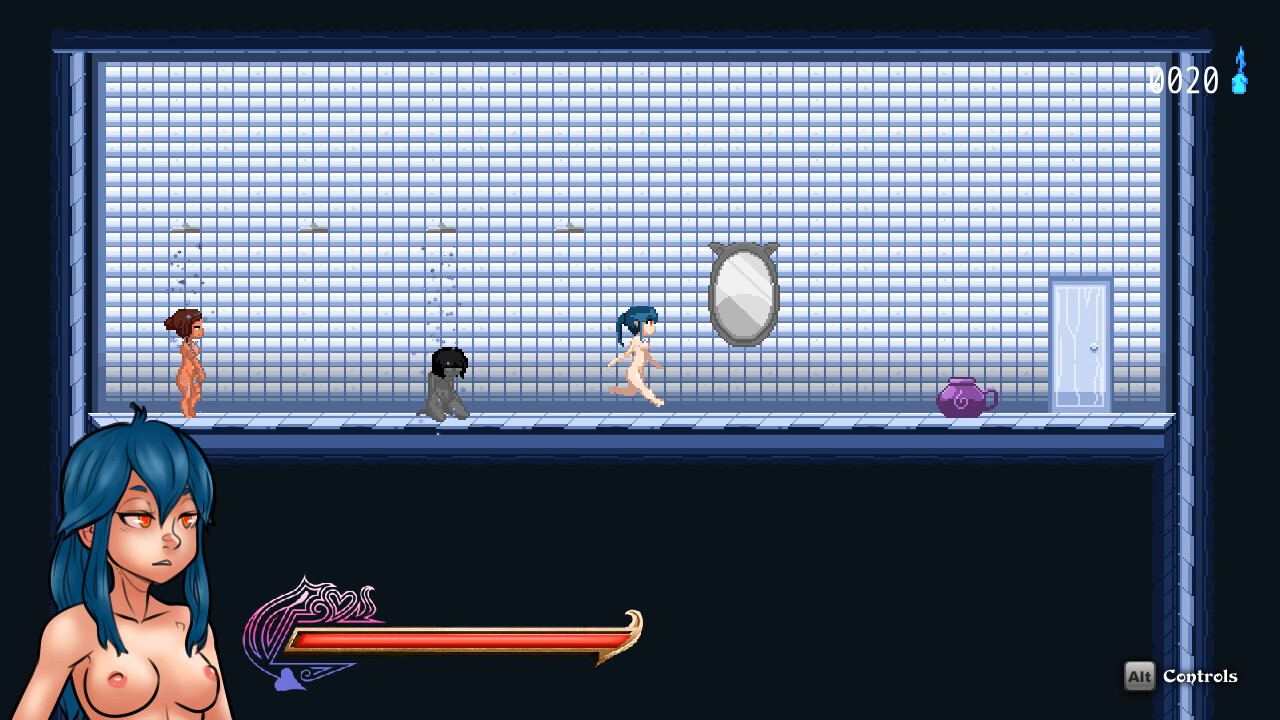
Task: Toggle the empty shower above the shadow figure
Action: coord(442,228)
